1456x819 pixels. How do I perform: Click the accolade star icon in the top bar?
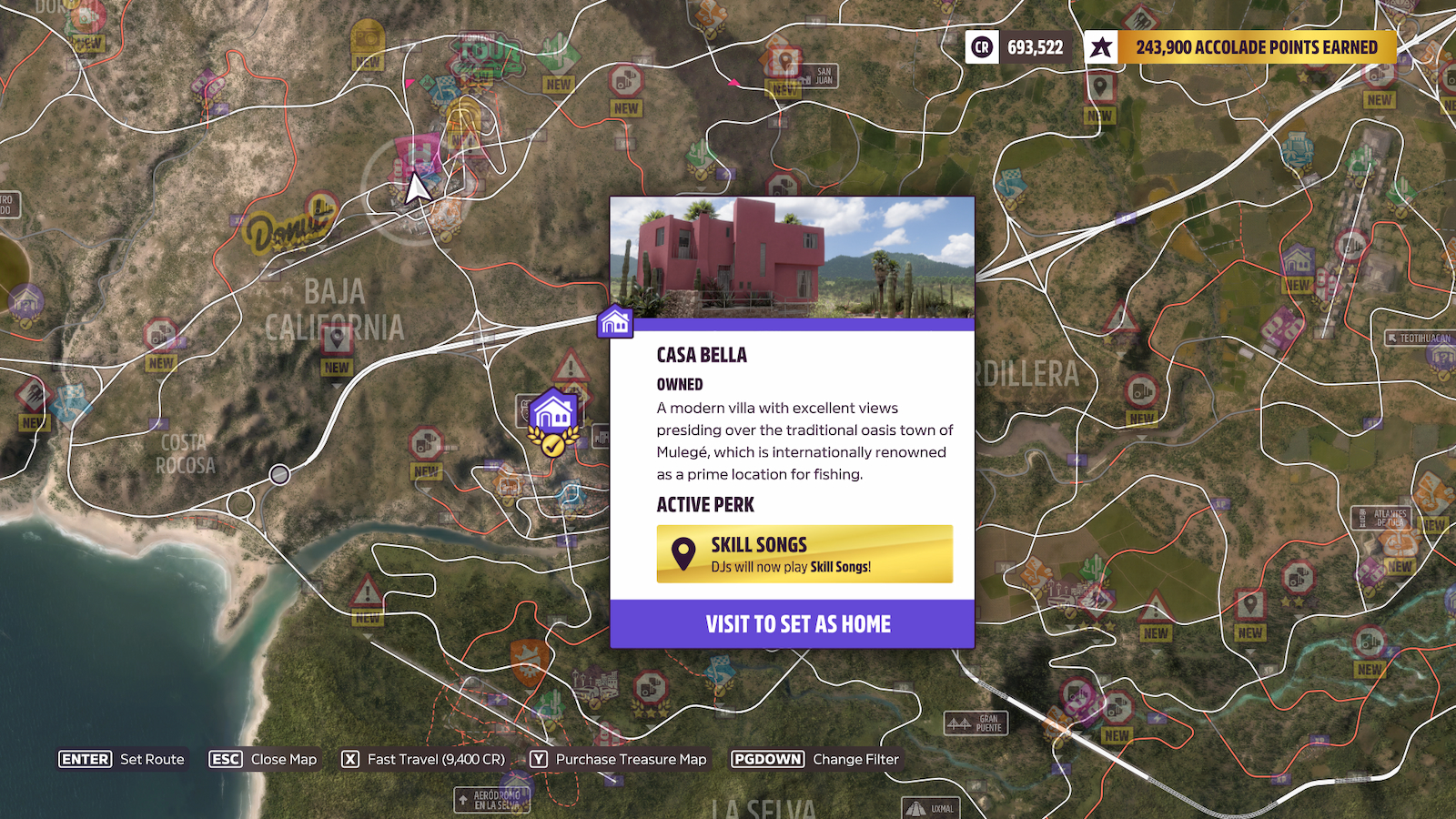coord(1101,48)
